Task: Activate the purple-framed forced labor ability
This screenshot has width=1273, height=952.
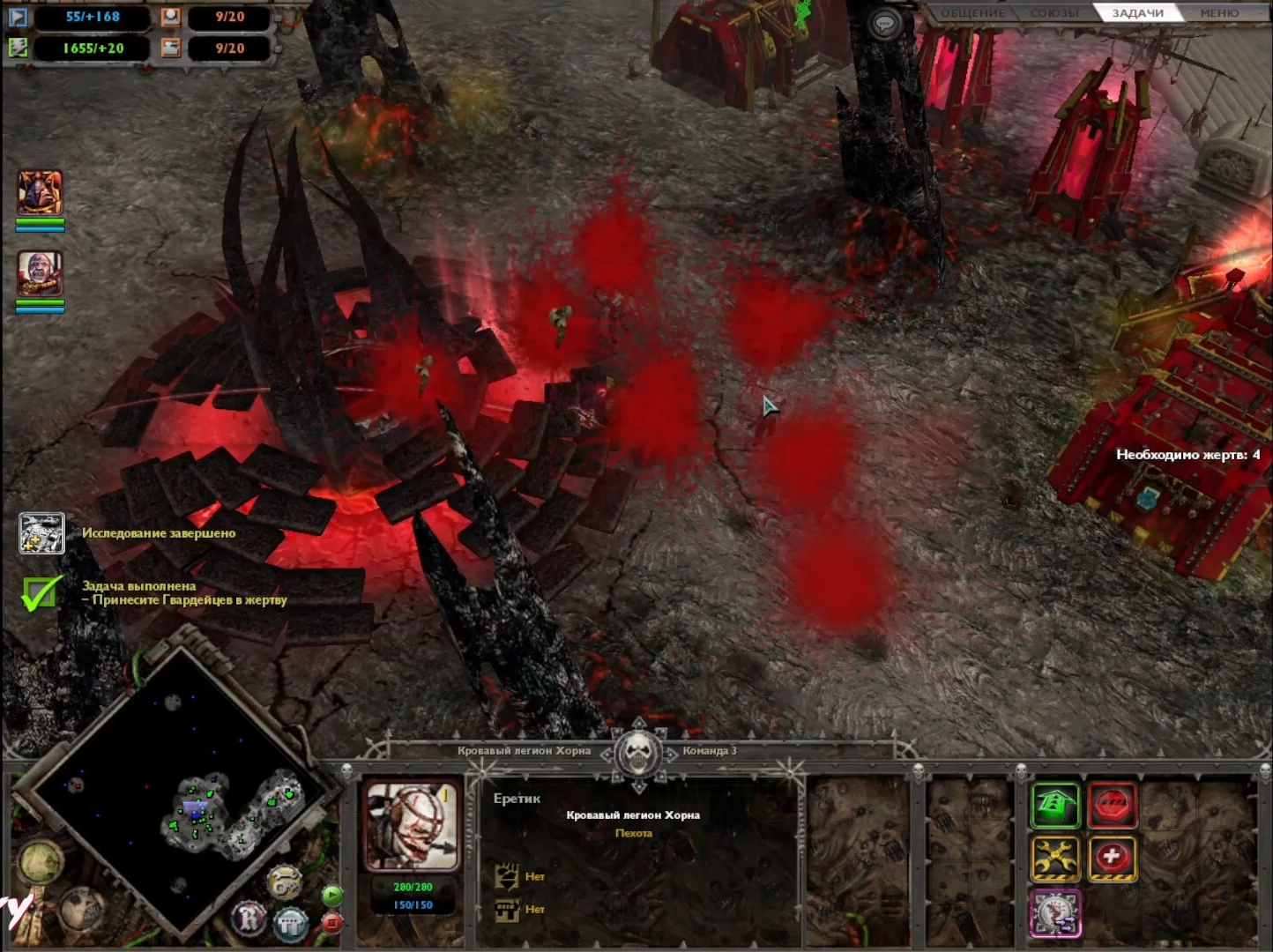Action: 1055,911
